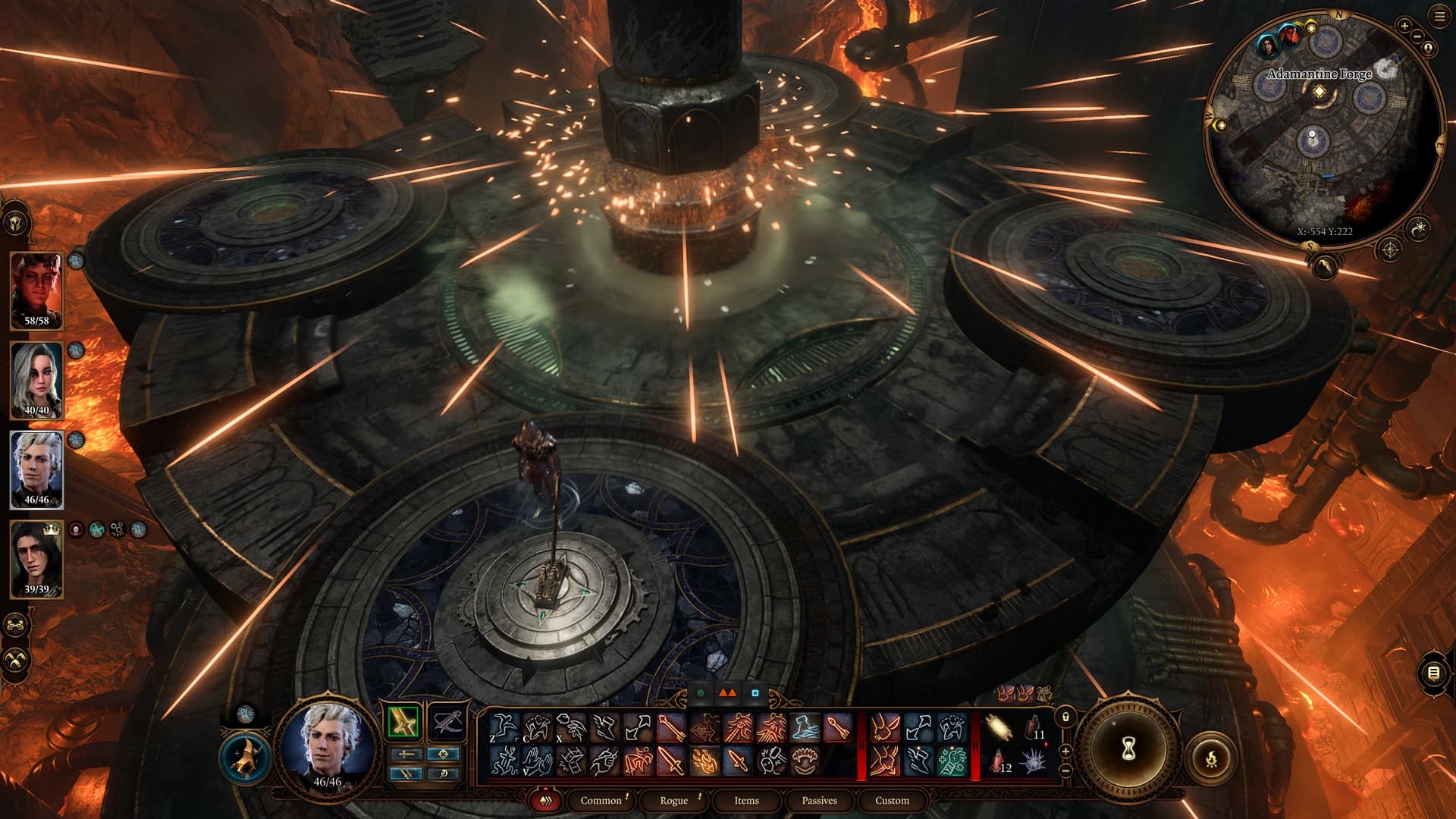Image resolution: width=1456 pixels, height=819 pixels.
Task: Activate the flaming hand ability icon
Action: (704, 759)
